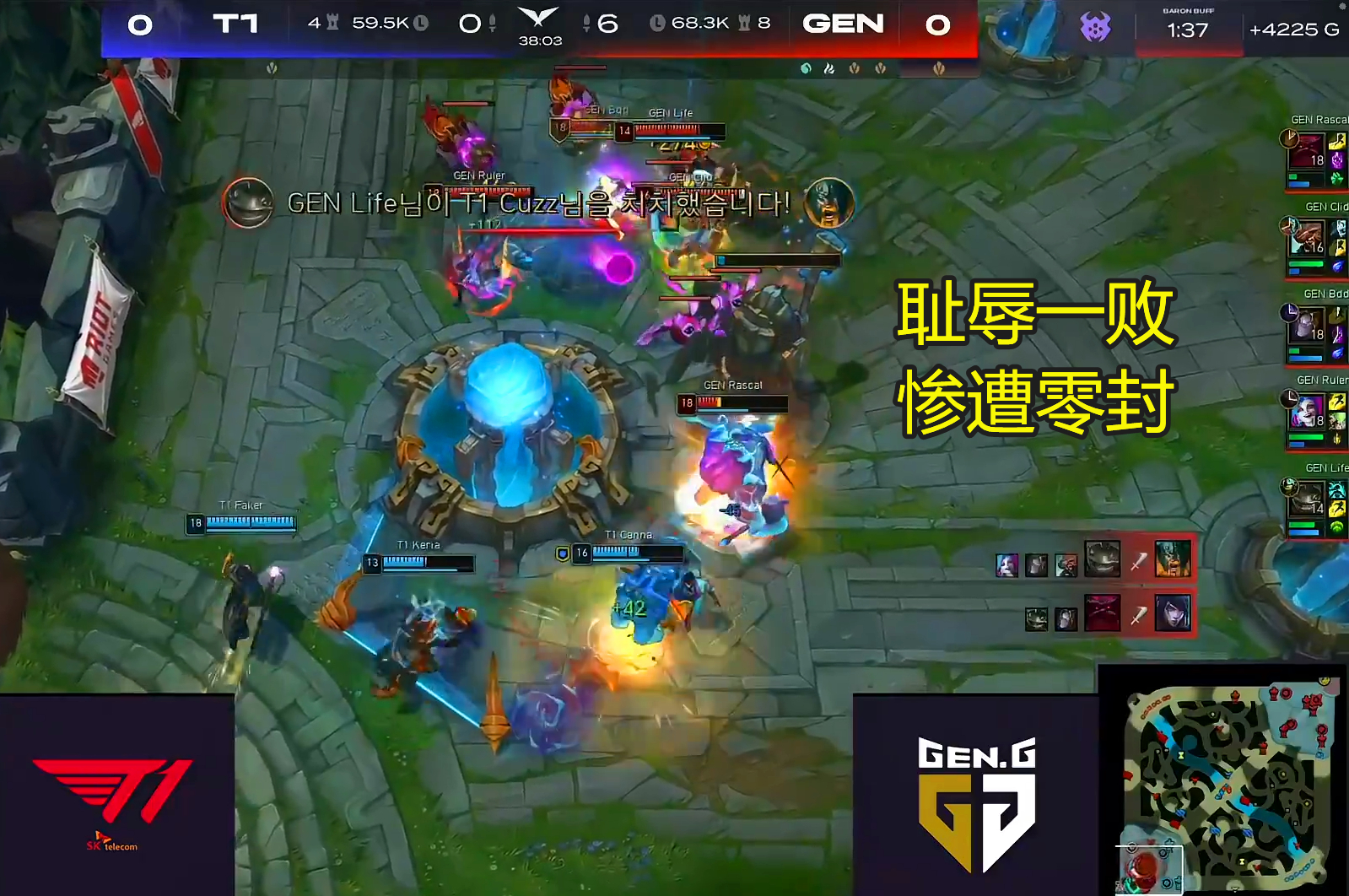The image size is (1349, 896).
Task: Select GEN's ocean drake icon in scoreboard
Action: tap(805, 68)
